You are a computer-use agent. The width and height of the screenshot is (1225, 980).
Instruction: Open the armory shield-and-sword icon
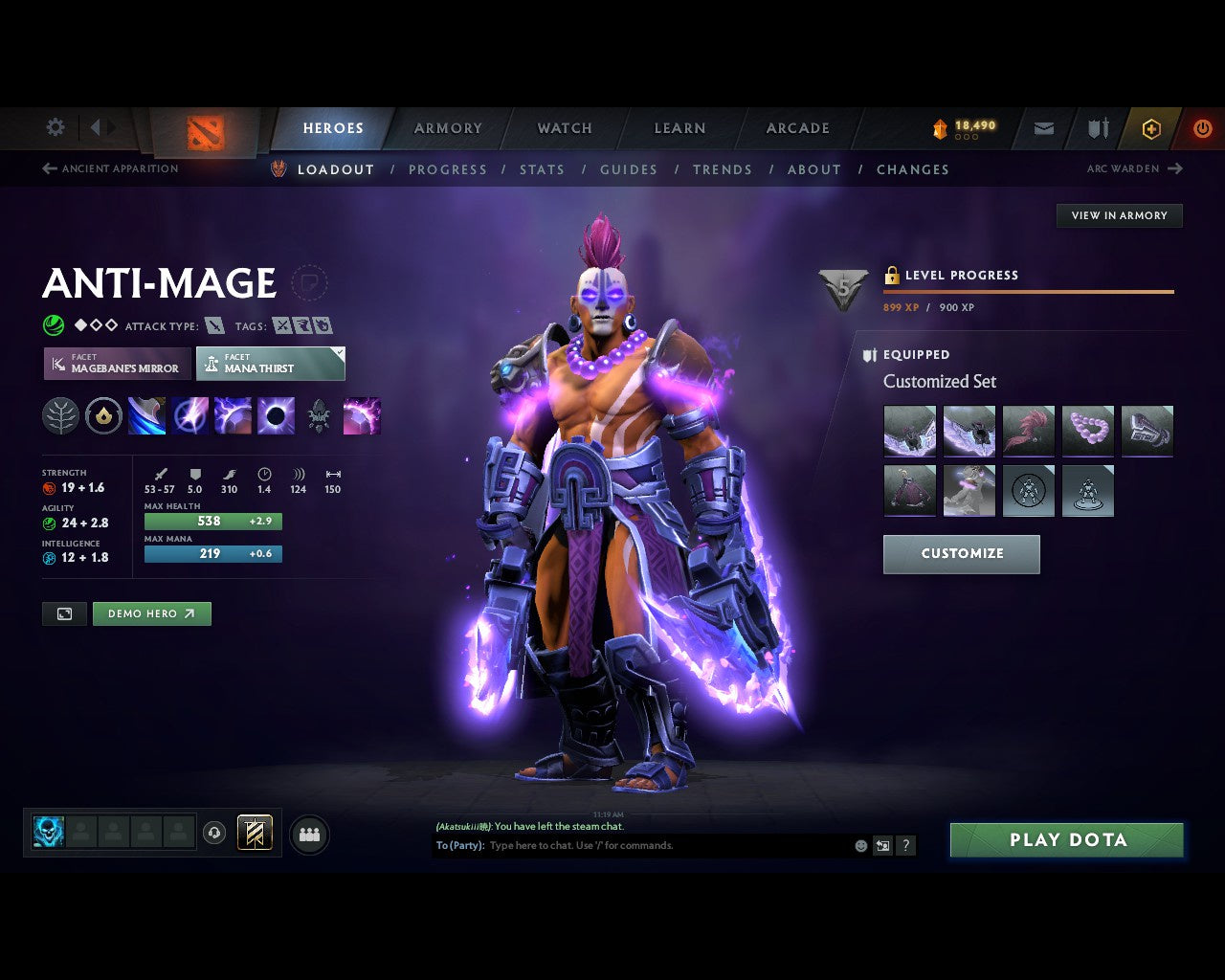[x=1096, y=128]
